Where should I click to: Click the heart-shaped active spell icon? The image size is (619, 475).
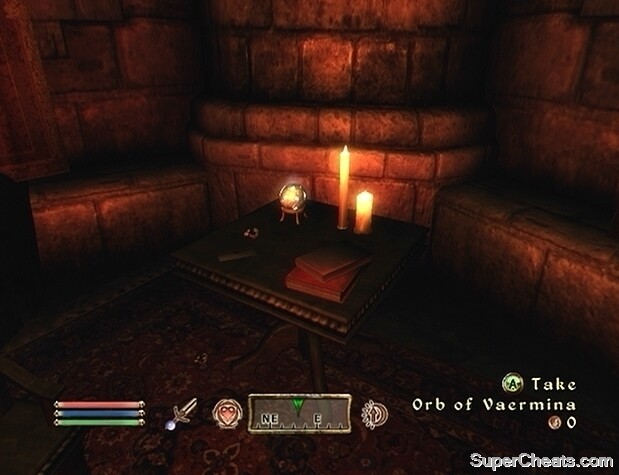[225, 411]
